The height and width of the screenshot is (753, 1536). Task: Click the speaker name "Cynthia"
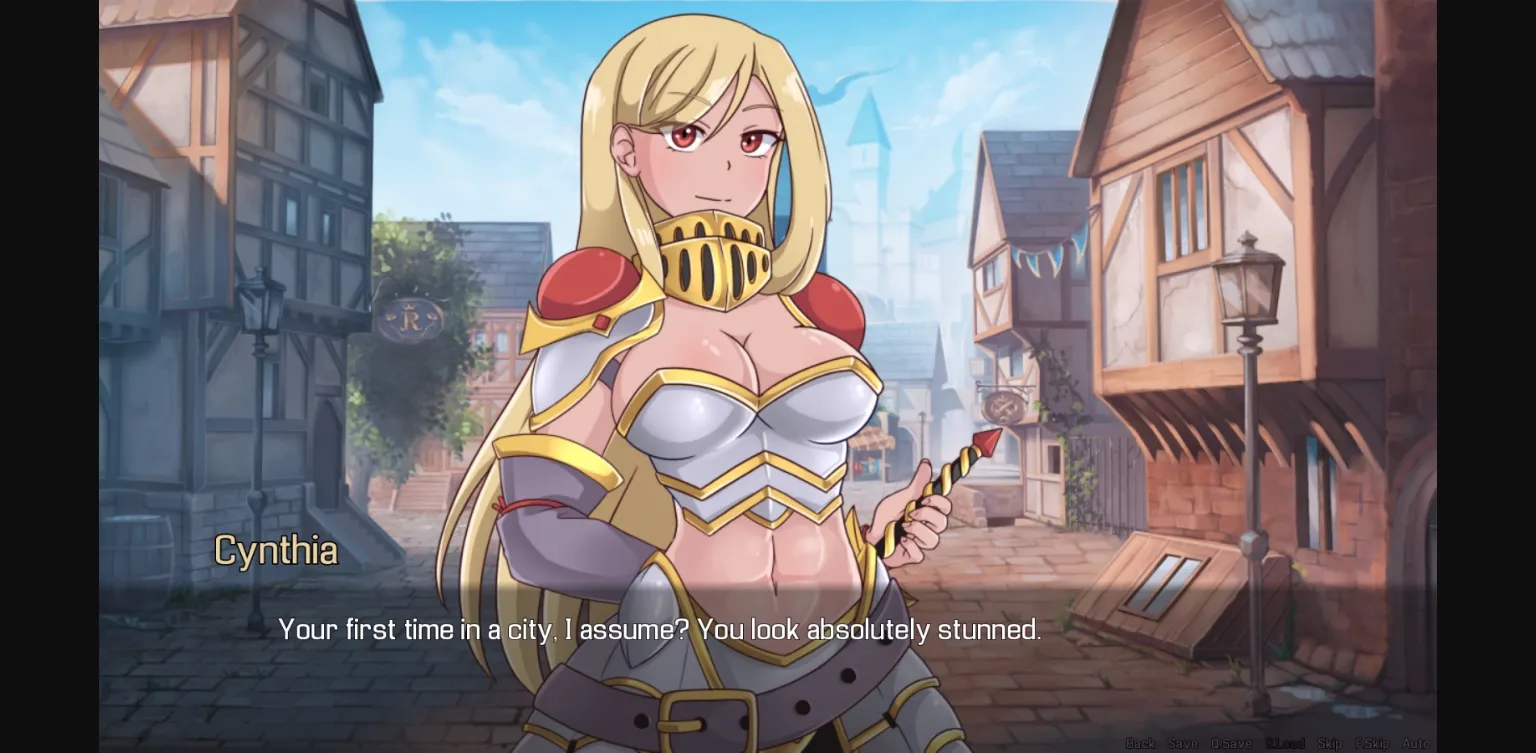pyautogui.click(x=276, y=550)
